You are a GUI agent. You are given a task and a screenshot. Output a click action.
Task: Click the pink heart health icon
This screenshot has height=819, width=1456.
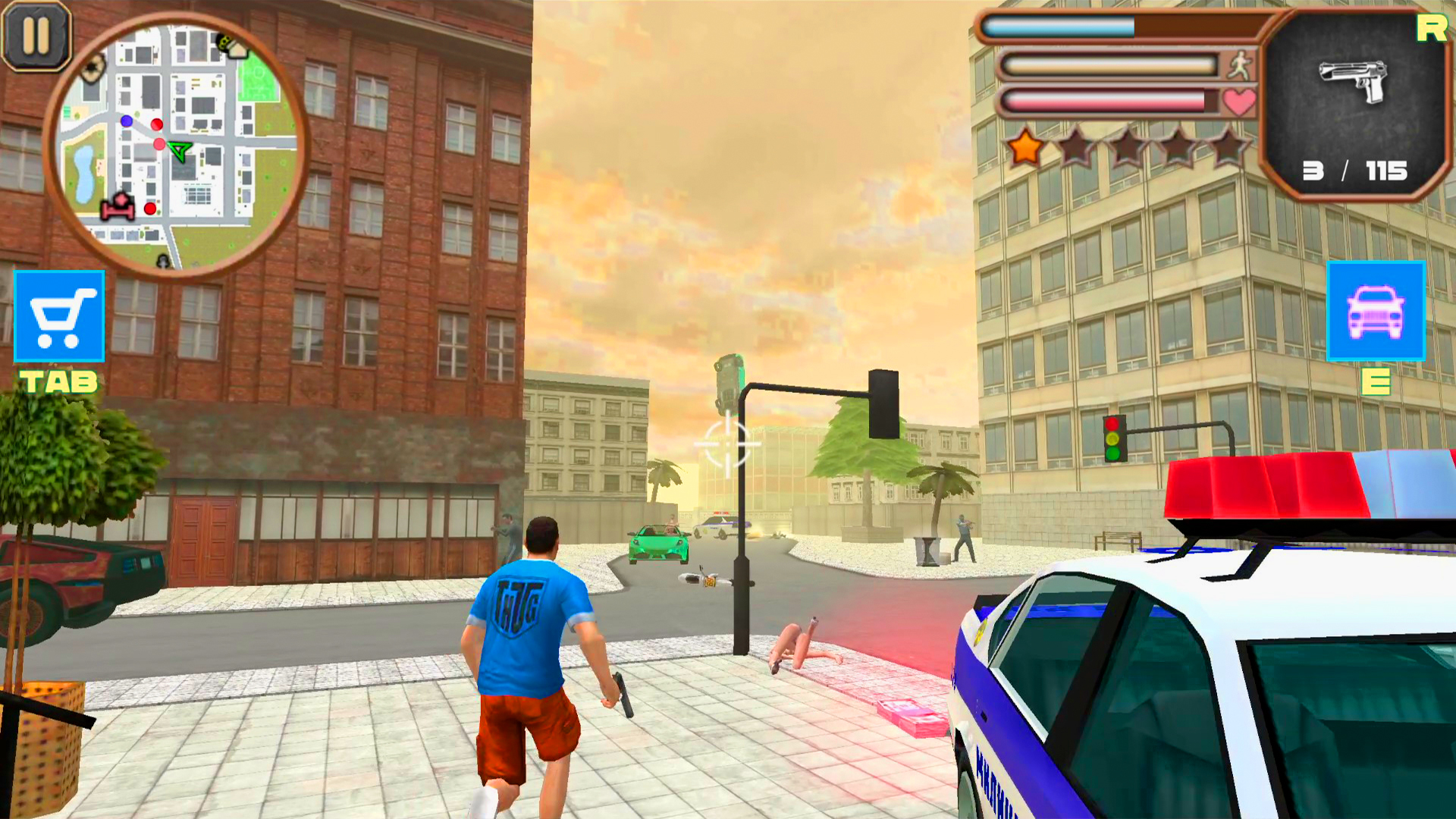coord(1238,101)
